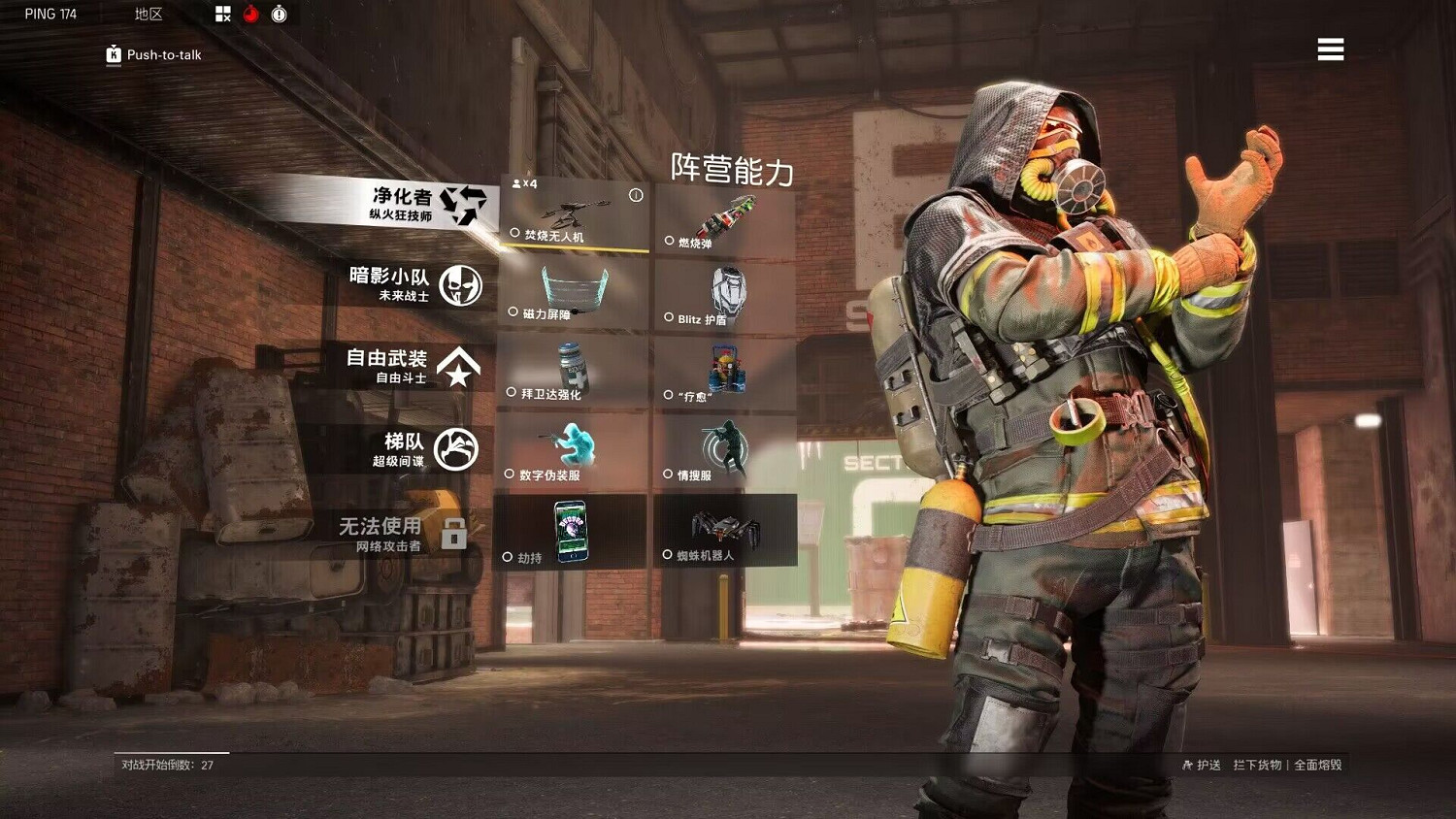The height and width of the screenshot is (819, 1456).
Task: Click the red grenade icon in top bar
Action: [250, 14]
